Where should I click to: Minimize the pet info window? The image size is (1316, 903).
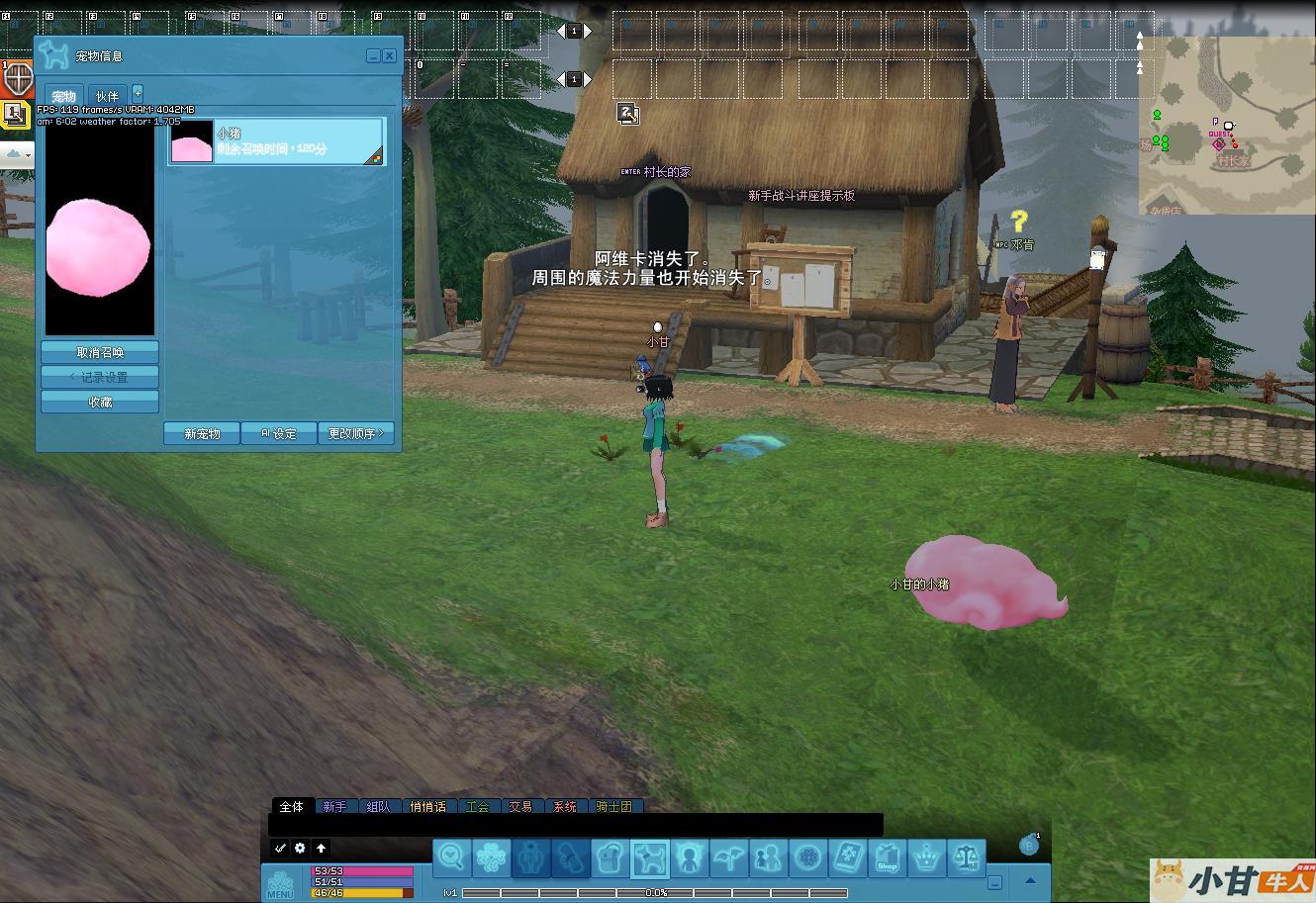point(373,56)
